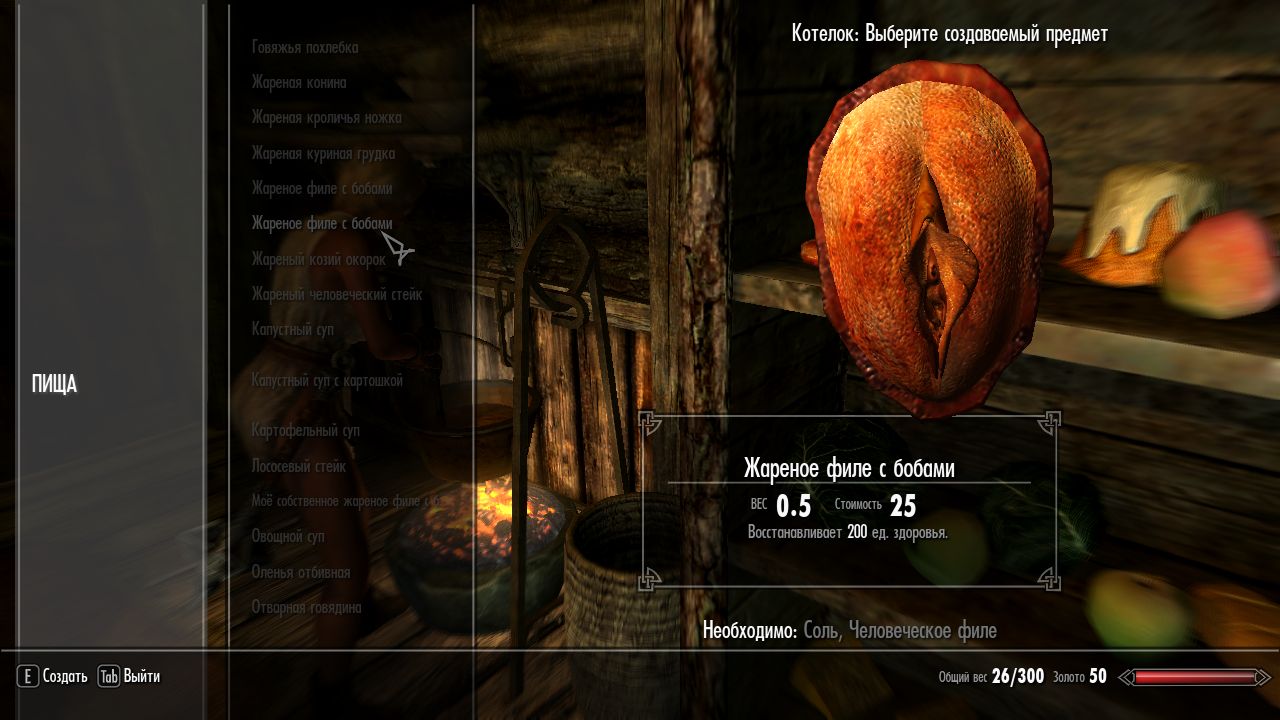Viewport: 1280px width, 720px height.
Task: Select the Картофельный суп recipe
Action: pyautogui.click(x=305, y=430)
